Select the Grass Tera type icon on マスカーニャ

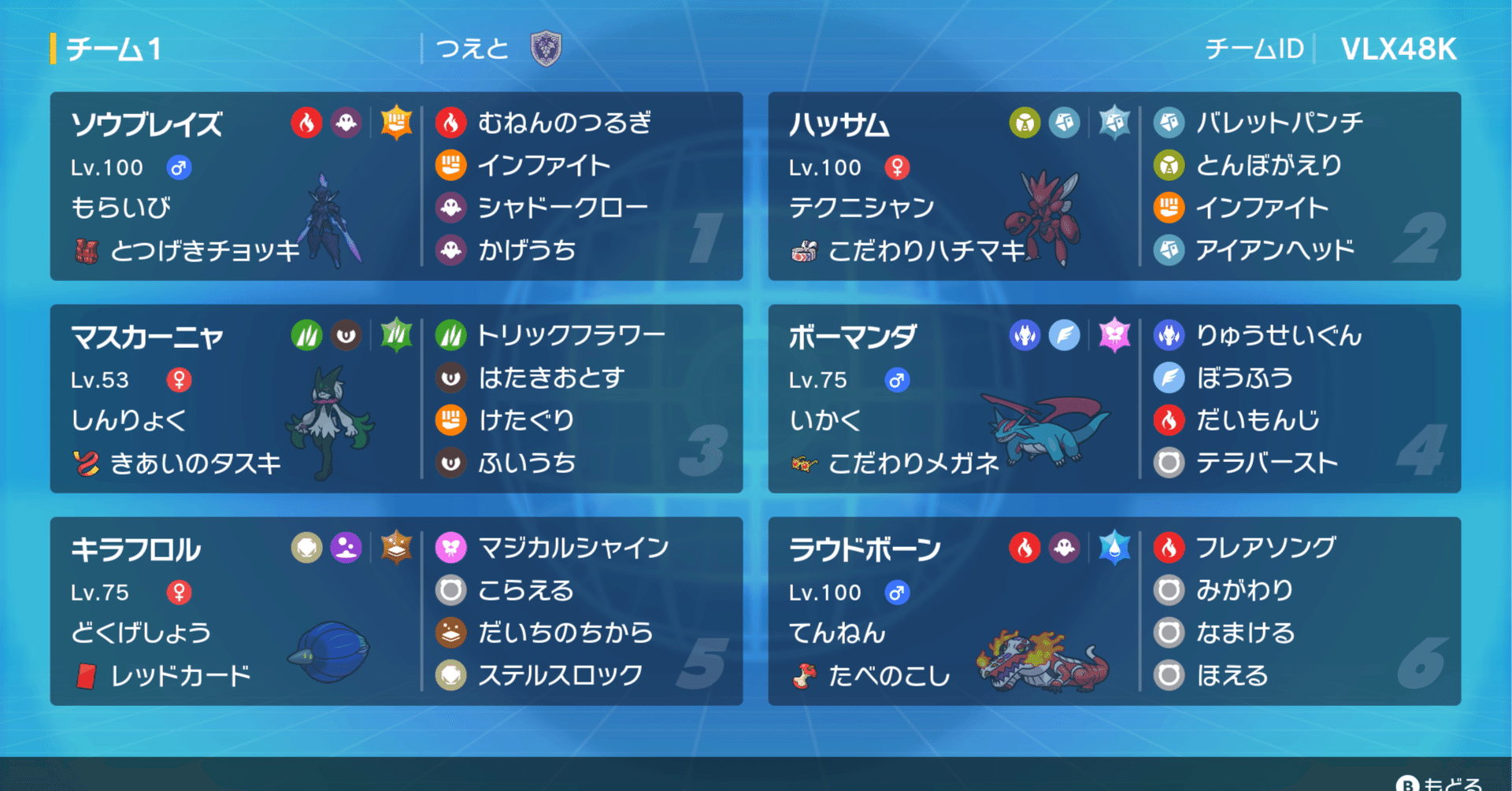tap(396, 334)
